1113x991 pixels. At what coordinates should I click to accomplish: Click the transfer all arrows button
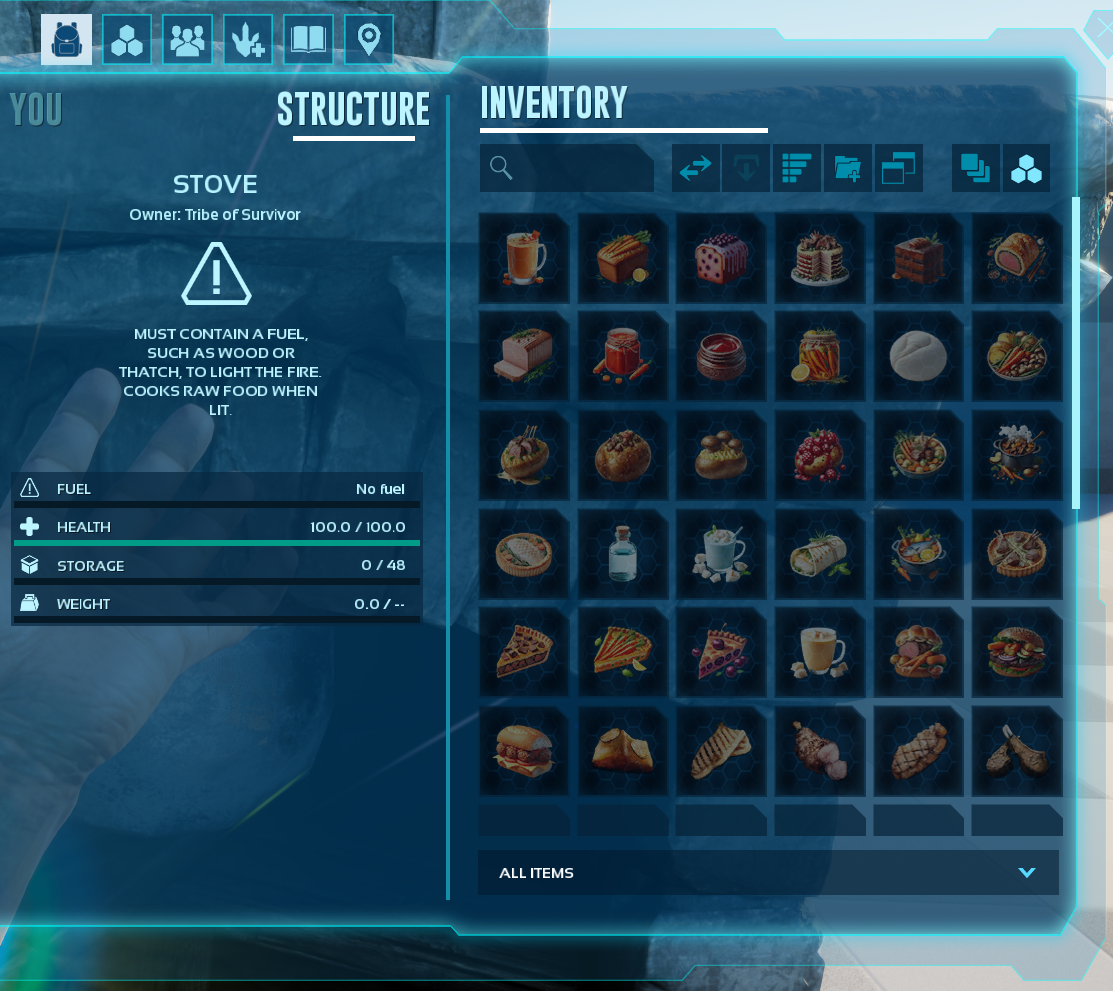point(696,168)
